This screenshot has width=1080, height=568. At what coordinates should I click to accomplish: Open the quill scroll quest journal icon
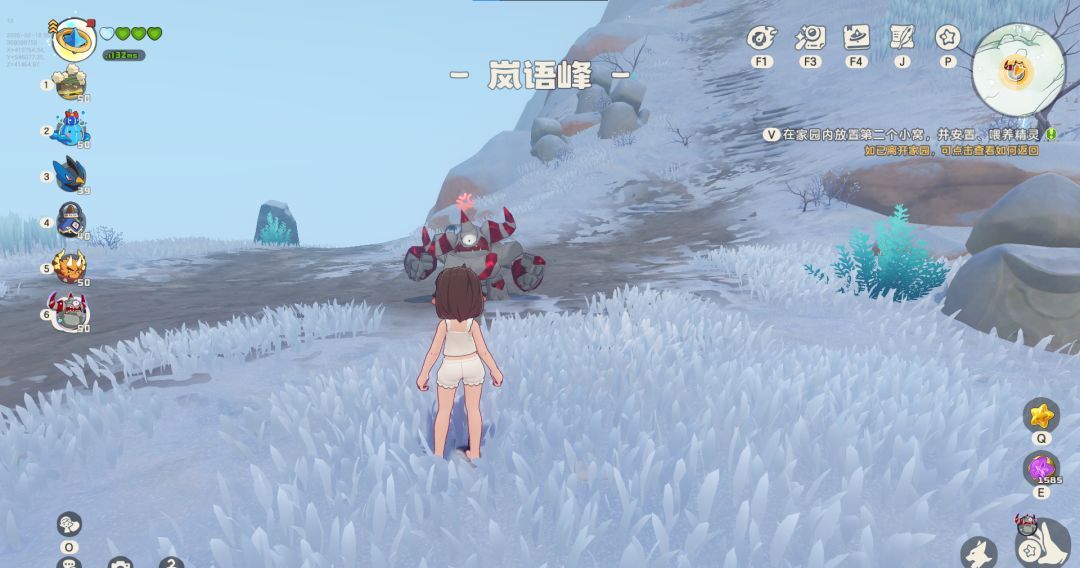pos(902,38)
